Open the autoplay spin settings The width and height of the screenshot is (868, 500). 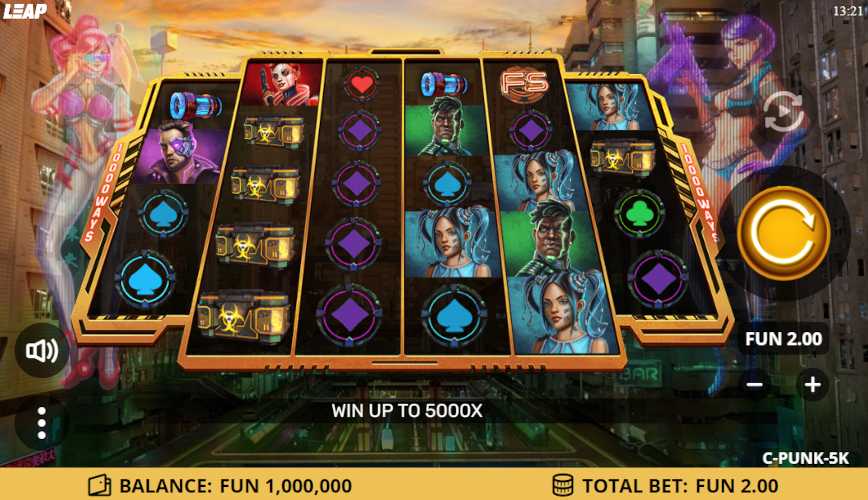click(x=783, y=112)
